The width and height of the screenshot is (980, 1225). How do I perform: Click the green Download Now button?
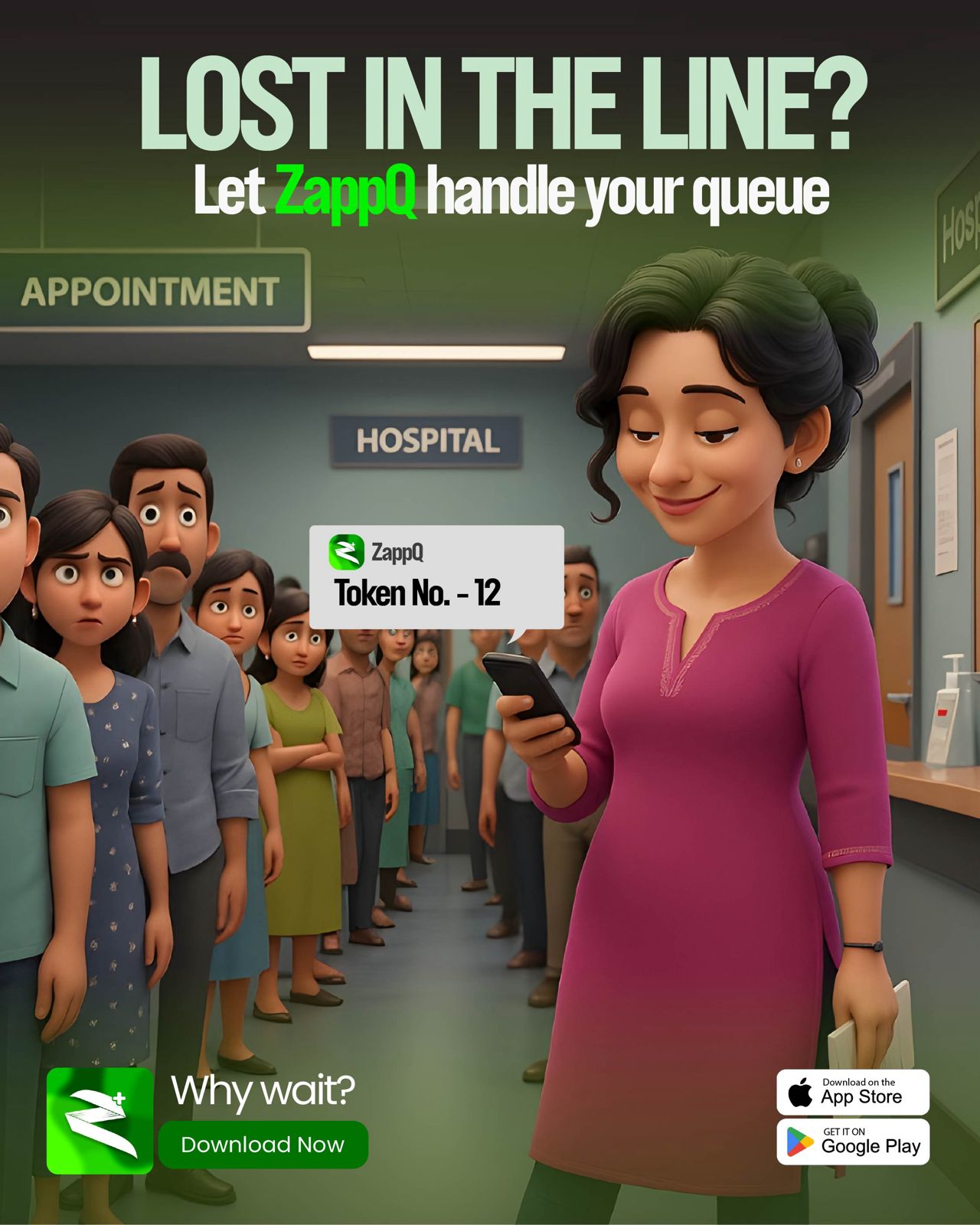(263, 1145)
